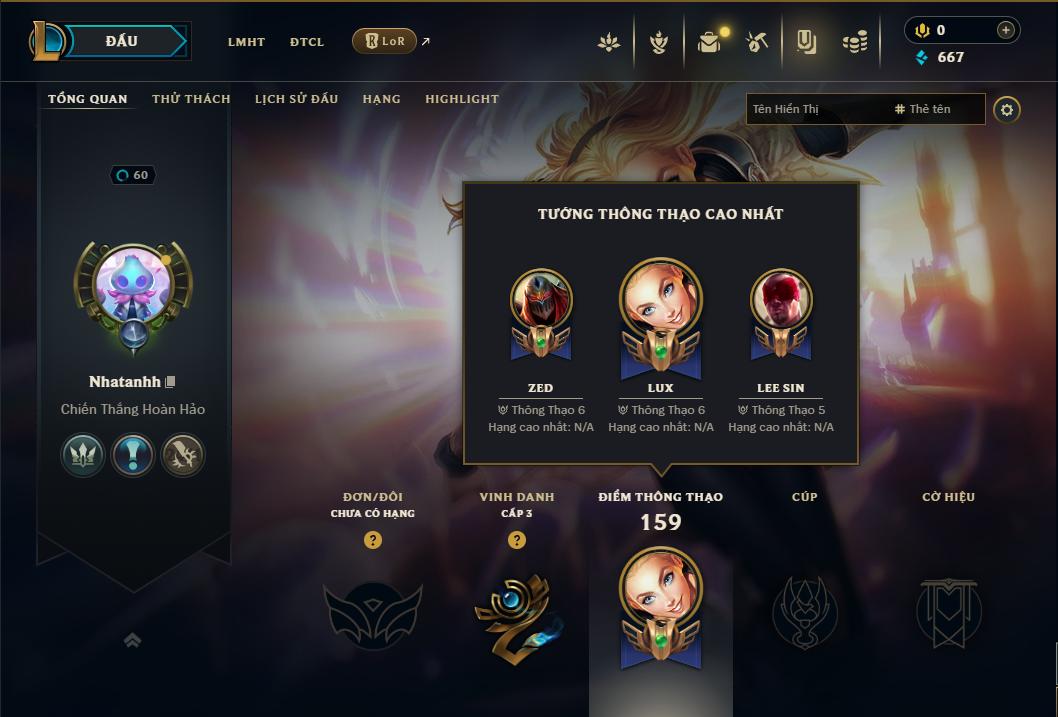
Task: Open the coin stack store icon
Action: pyautogui.click(x=854, y=42)
